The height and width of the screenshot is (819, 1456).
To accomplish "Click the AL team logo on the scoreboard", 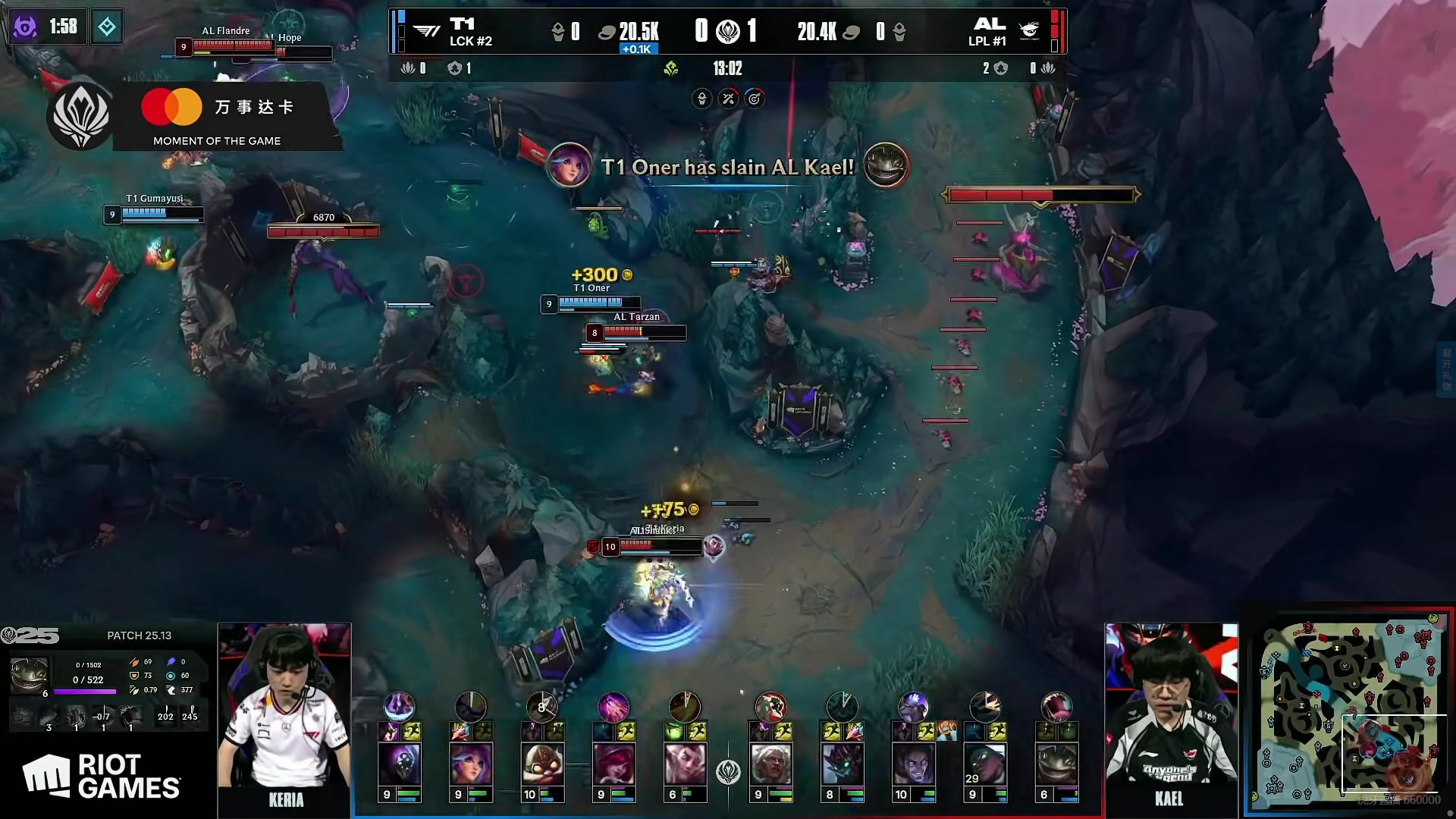I will point(1028,30).
